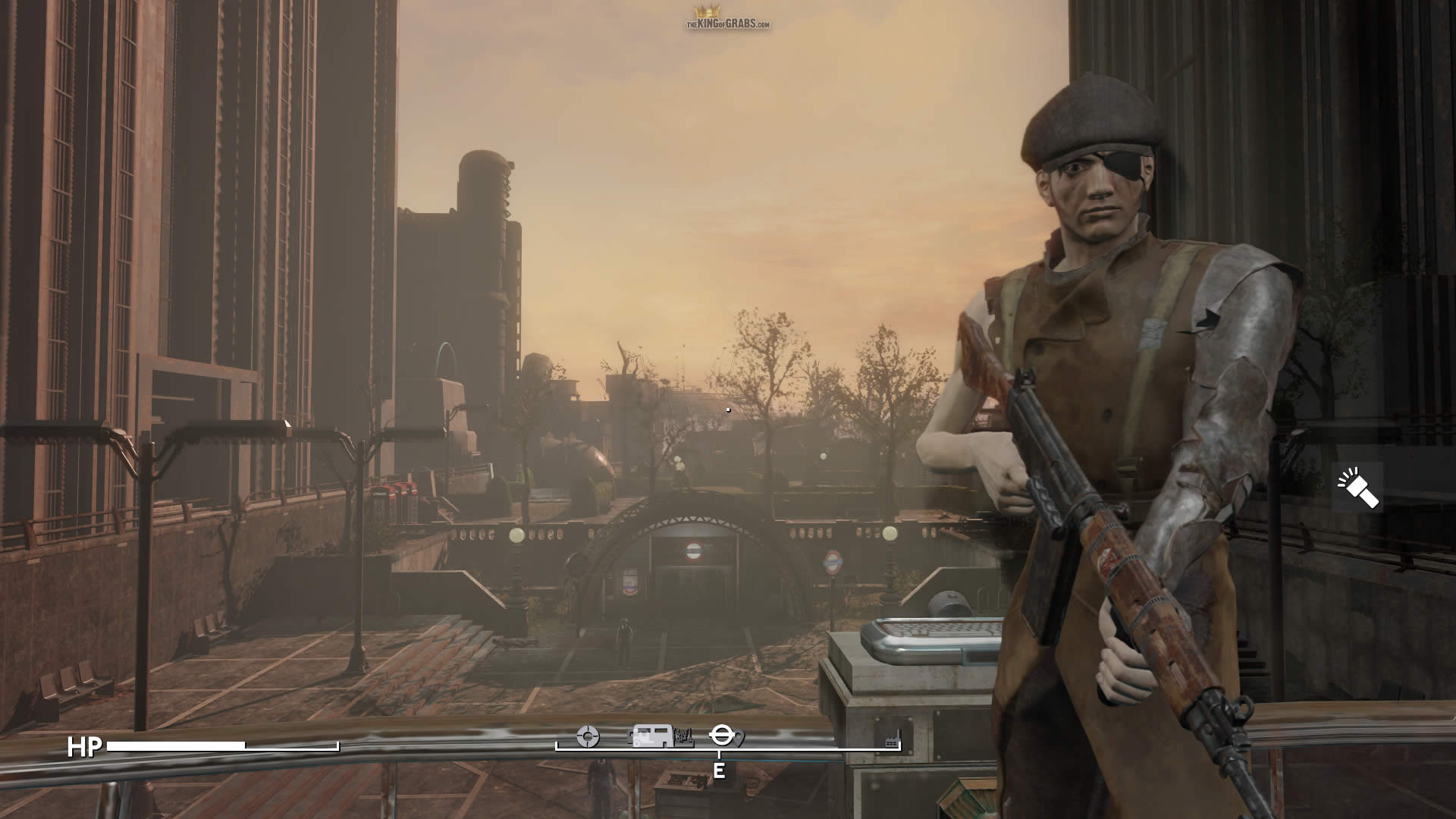Image resolution: width=1456 pixels, height=819 pixels.
Task: Select the Underground roundel compass marker
Action: point(720,734)
